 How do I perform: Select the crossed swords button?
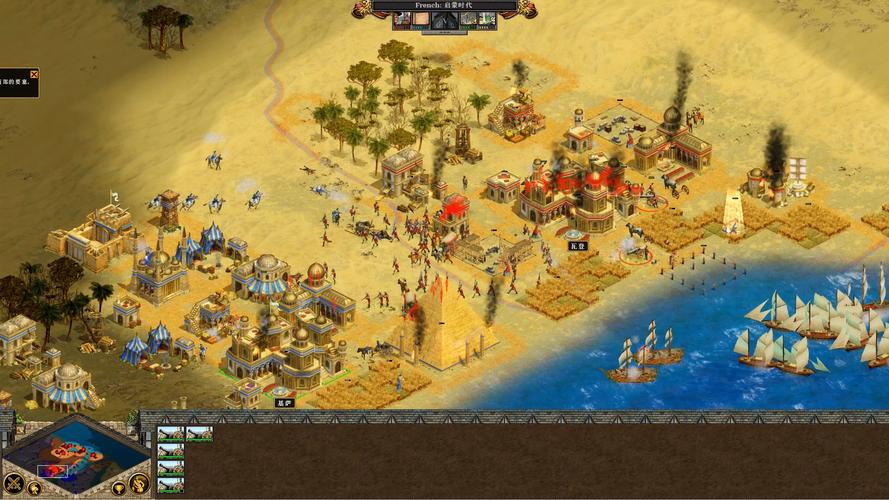point(16,482)
